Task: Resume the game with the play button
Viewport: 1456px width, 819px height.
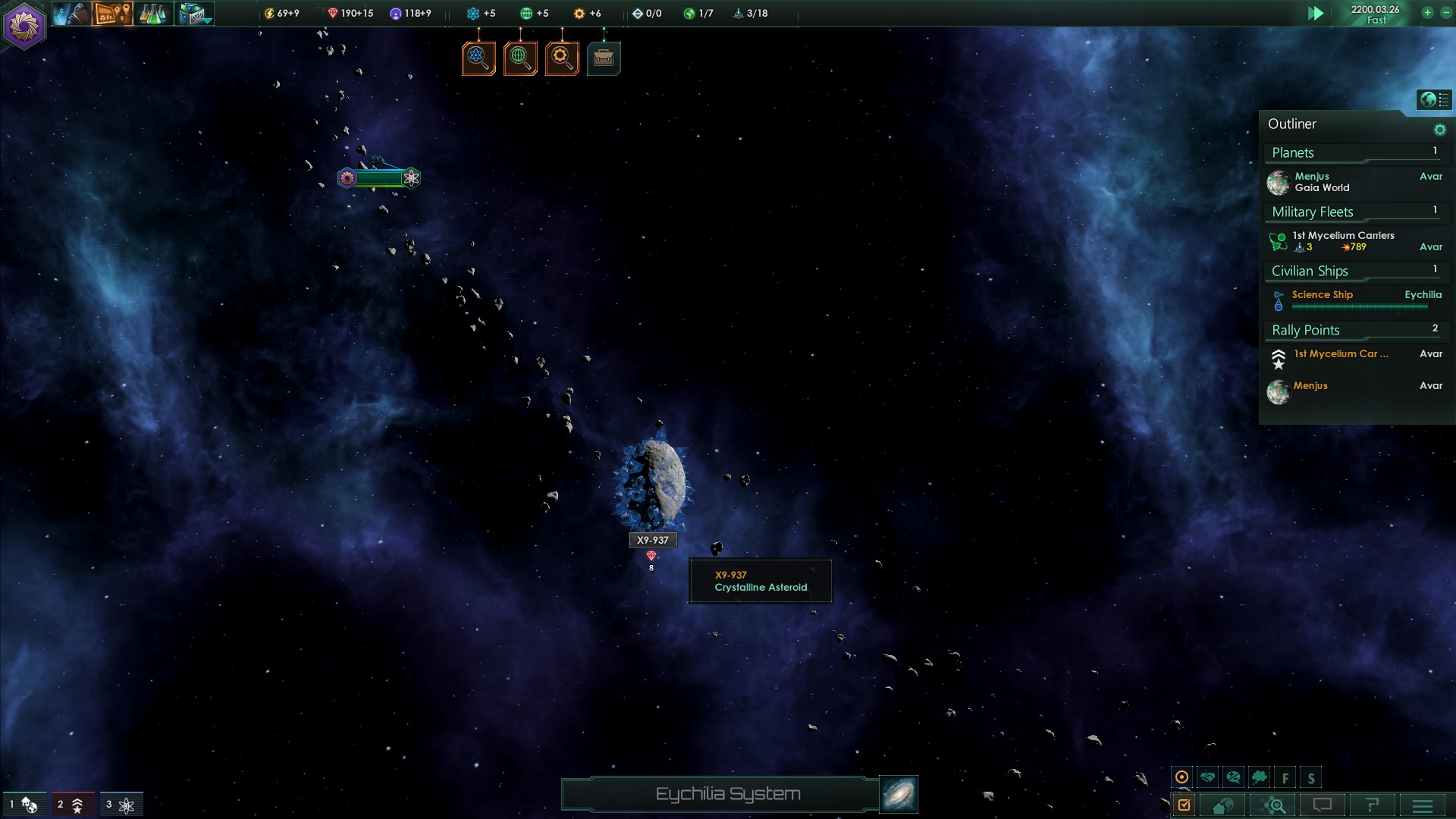Action: click(x=1316, y=13)
